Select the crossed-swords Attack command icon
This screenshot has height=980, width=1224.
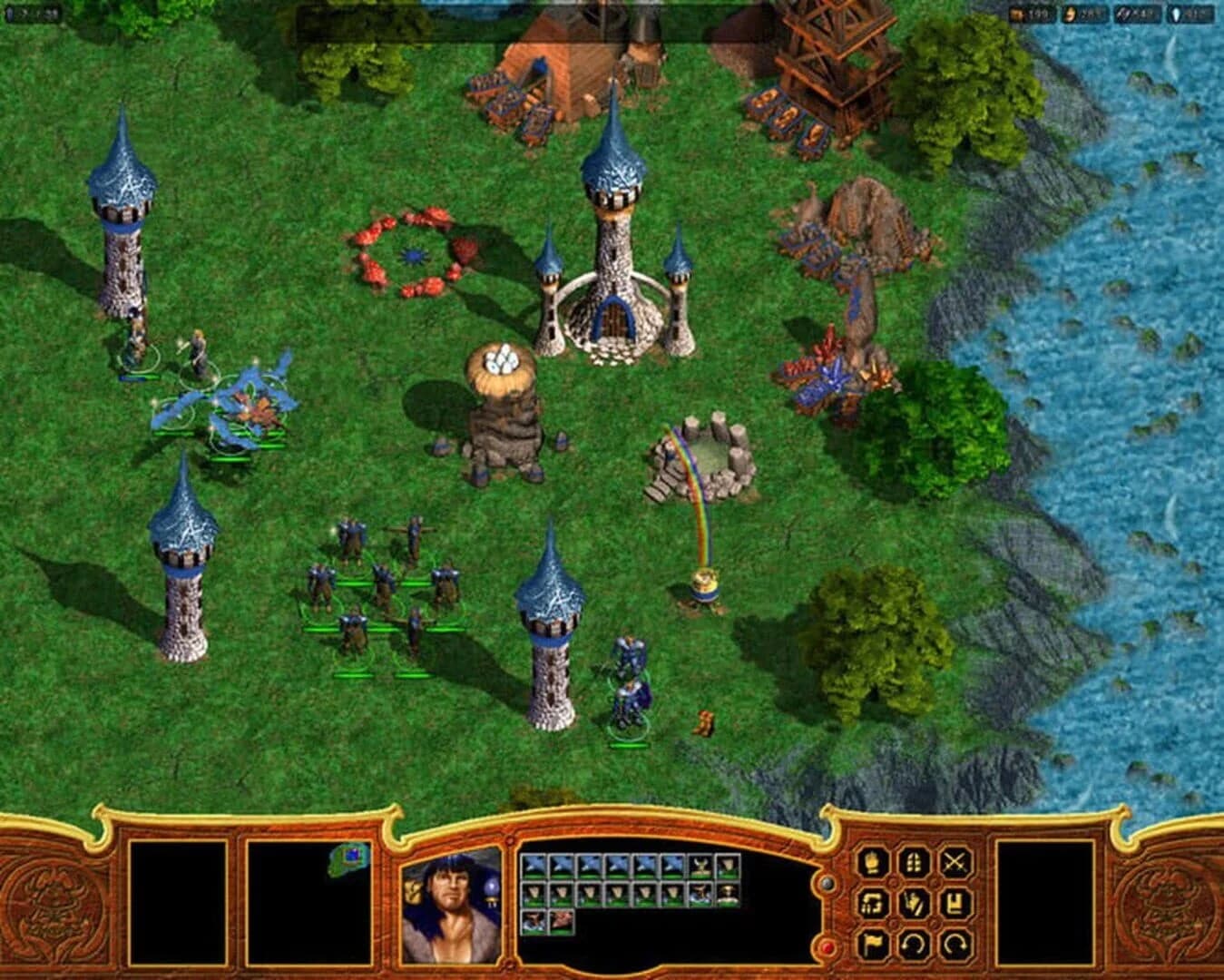point(955,863)
